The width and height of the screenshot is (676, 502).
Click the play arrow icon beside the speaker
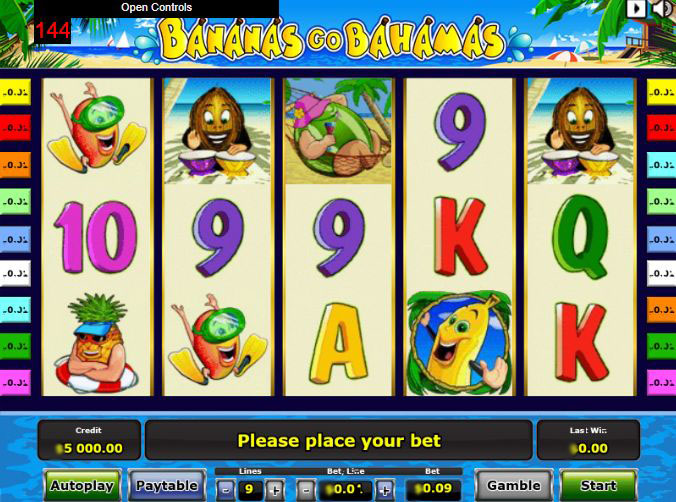[637, 9]
